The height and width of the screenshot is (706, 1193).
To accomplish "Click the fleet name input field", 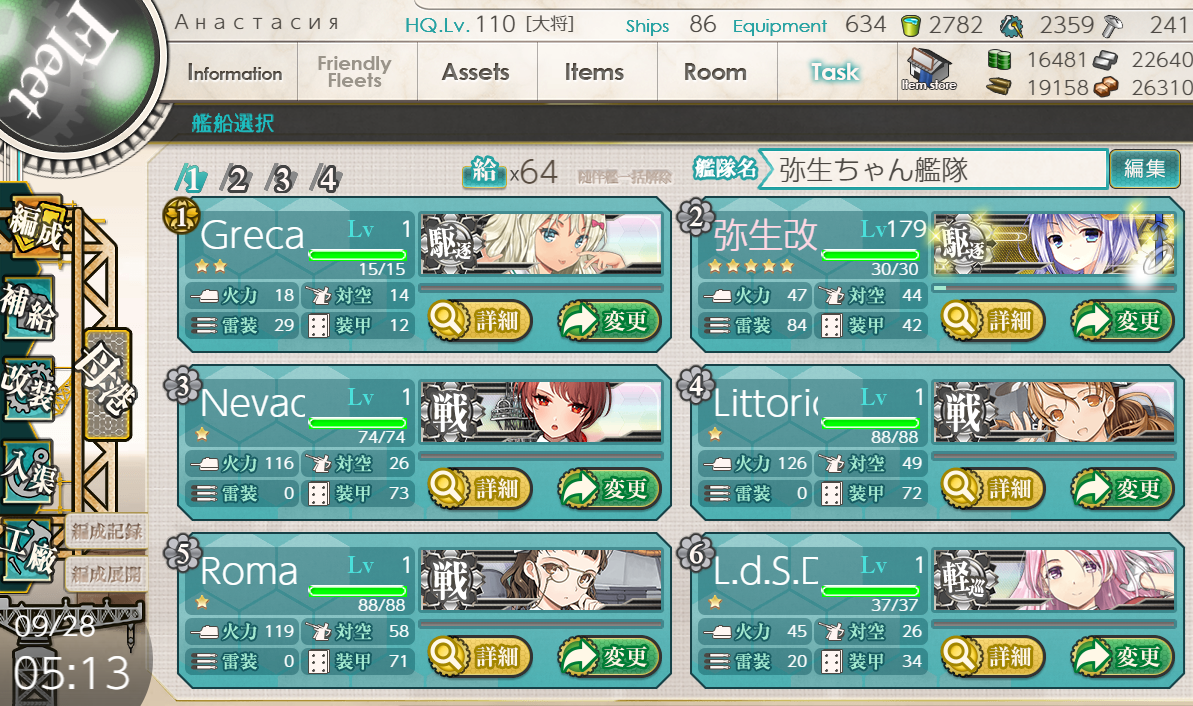I will [932, 169].
